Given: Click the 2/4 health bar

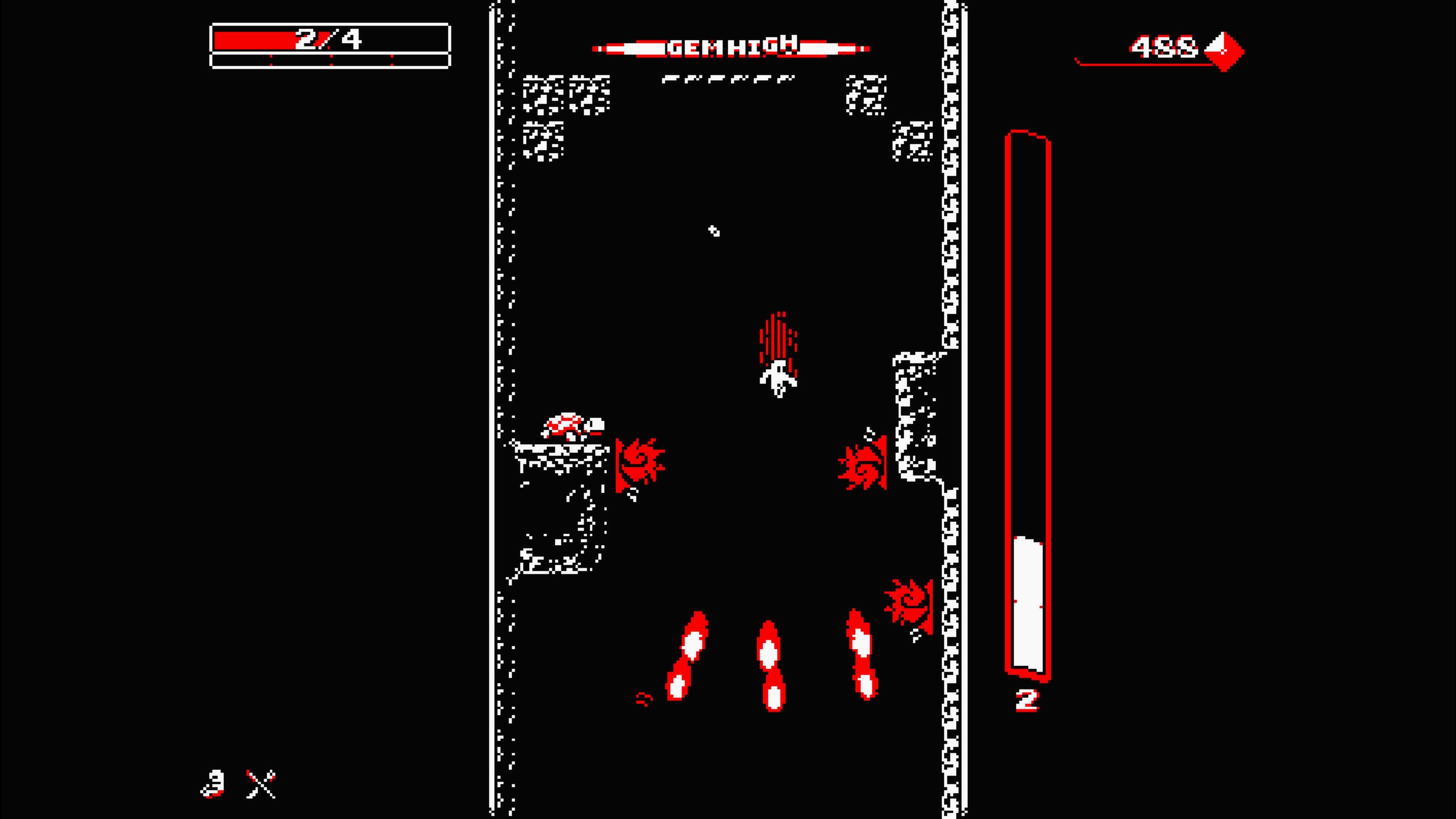Looking at the screenshot, I should 328,39.
